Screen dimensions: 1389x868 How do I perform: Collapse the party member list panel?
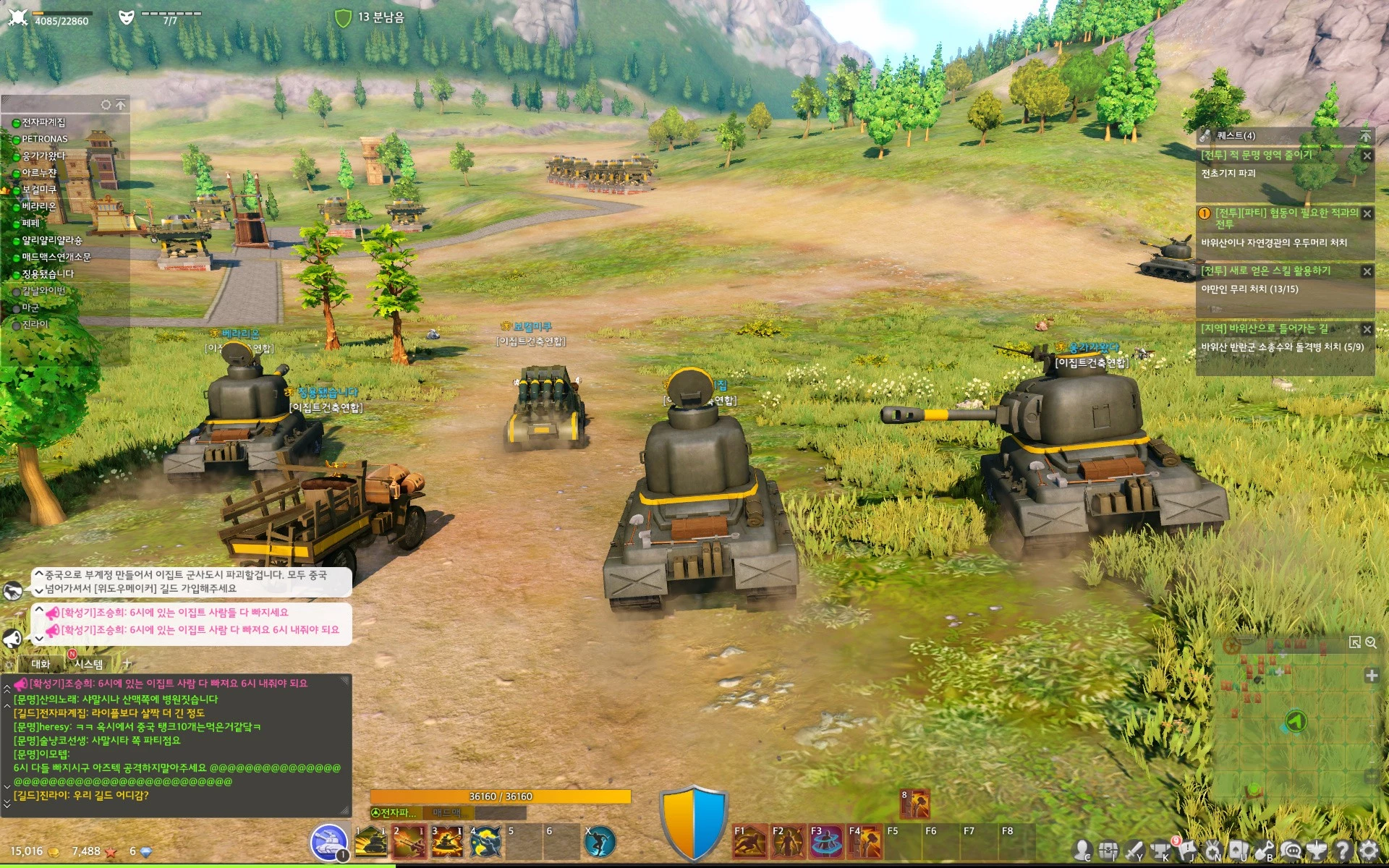coord(121,105)
